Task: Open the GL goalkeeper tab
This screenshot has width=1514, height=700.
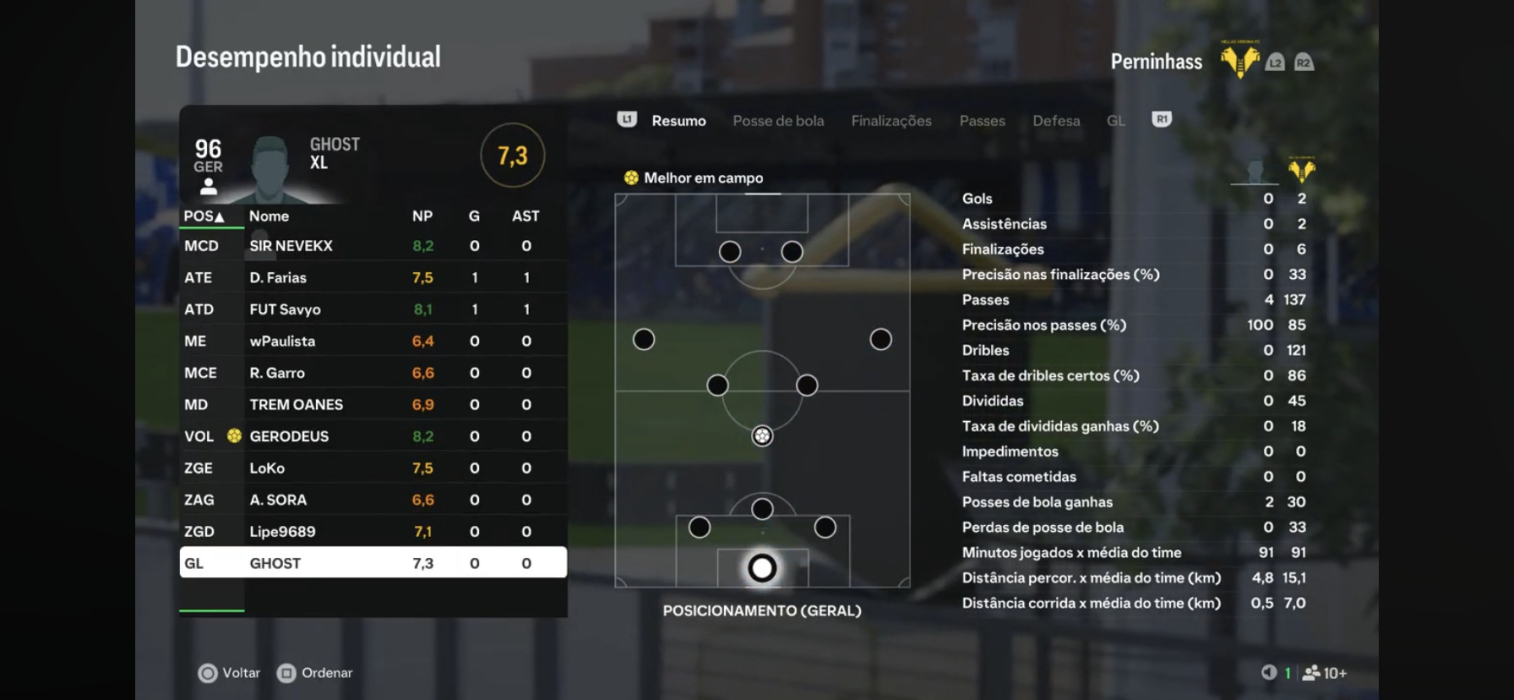Action: pyautogui.click(x=1115, y=121)
